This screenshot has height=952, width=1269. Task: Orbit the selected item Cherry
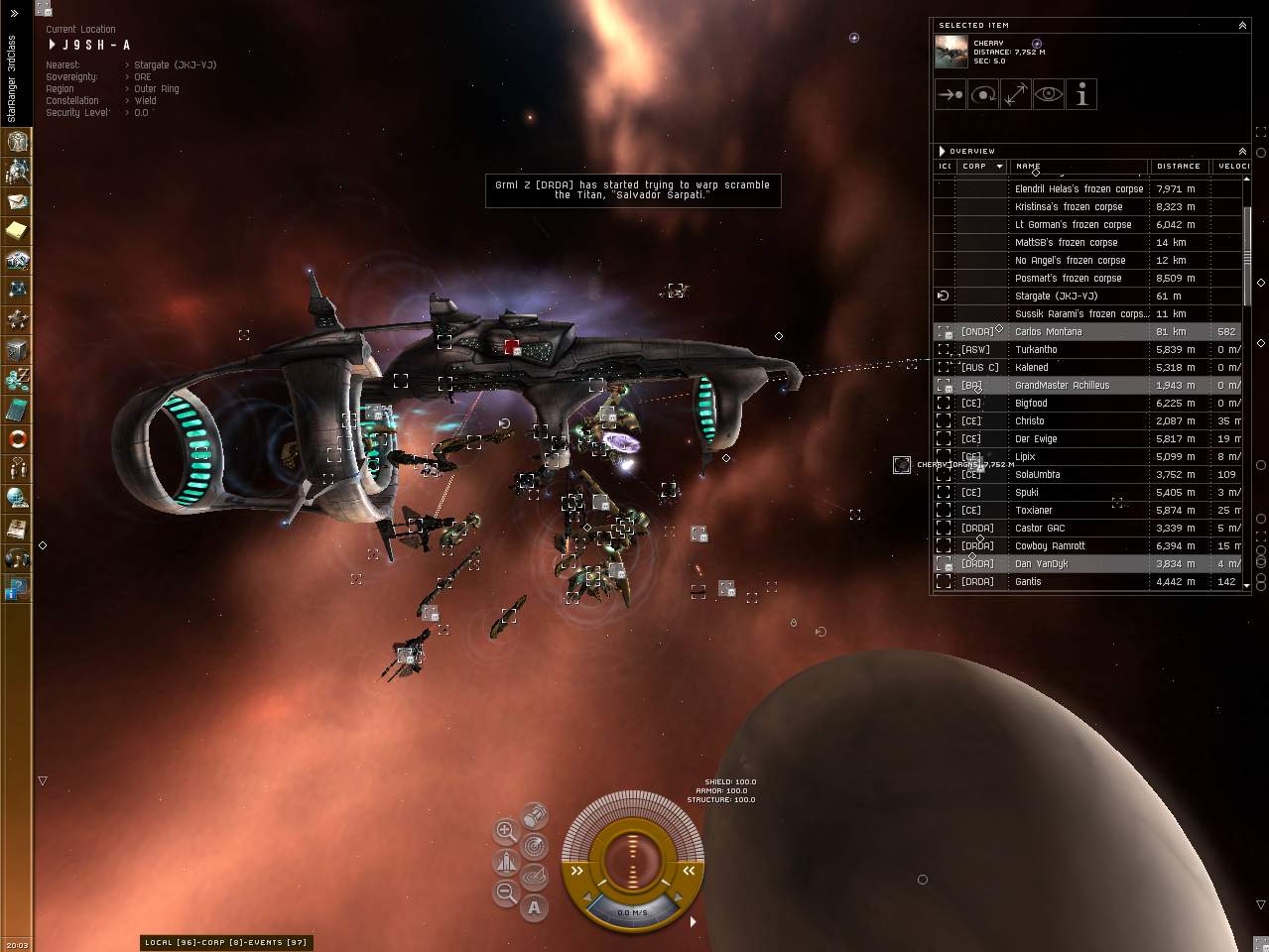coord(983,95)
